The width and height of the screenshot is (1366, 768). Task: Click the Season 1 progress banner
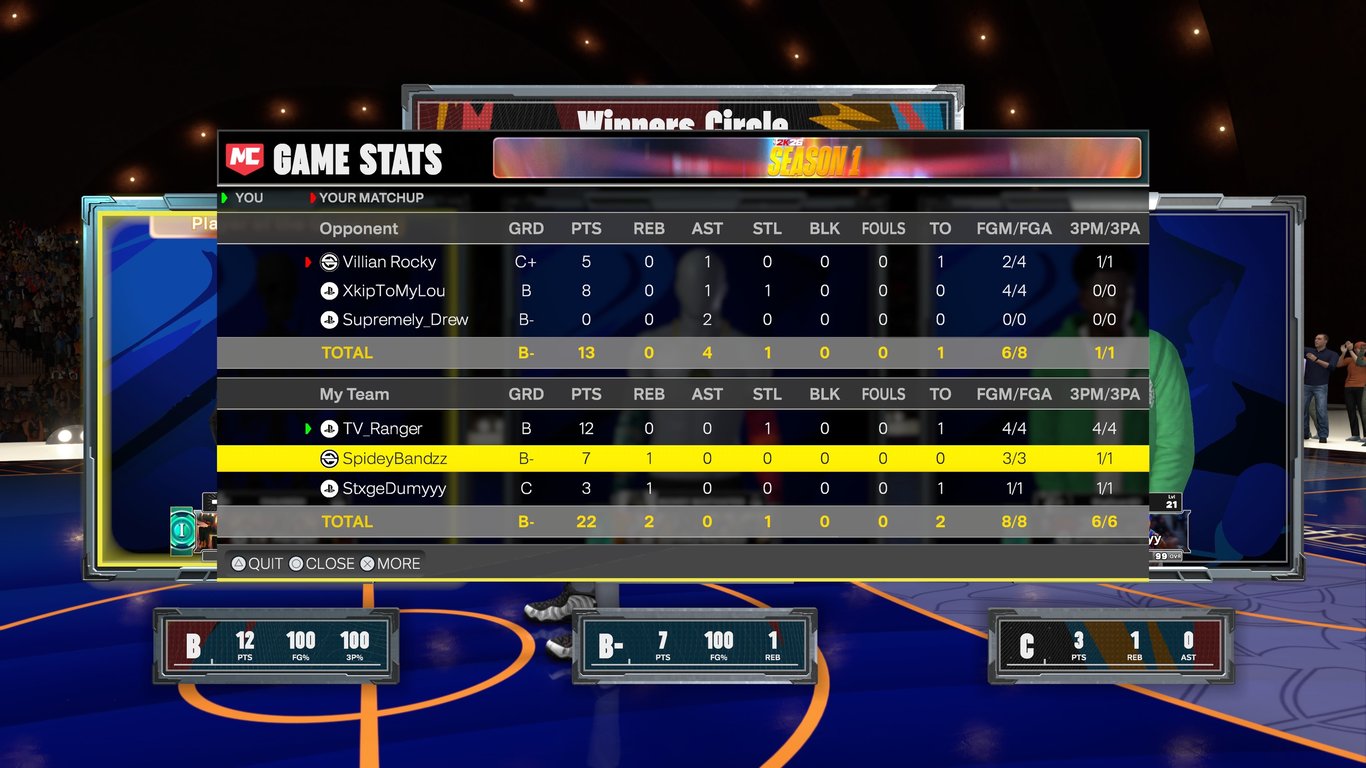pyautogui.click(x=817, y=157)
